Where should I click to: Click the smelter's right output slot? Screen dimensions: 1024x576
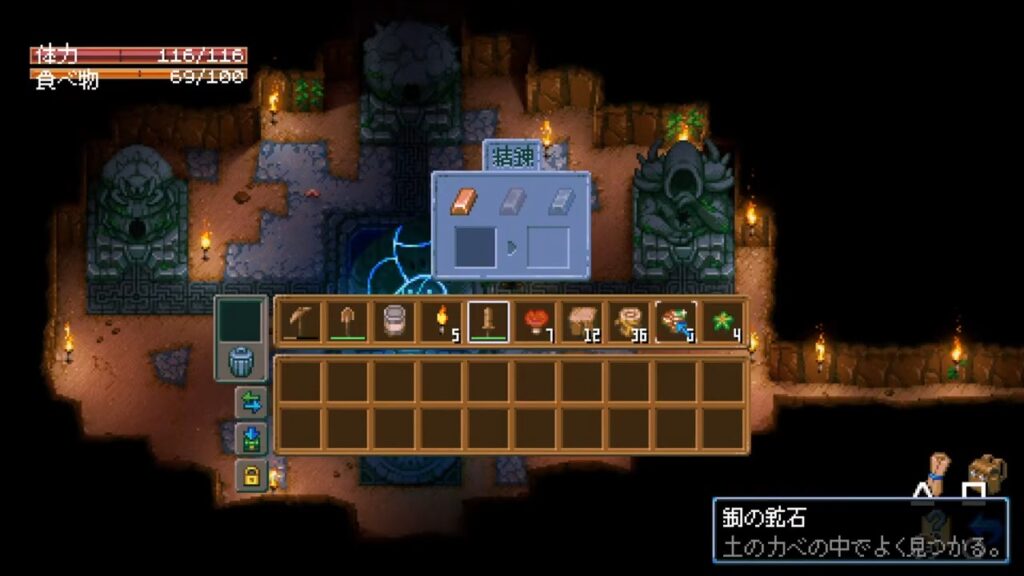coord(547,247)
